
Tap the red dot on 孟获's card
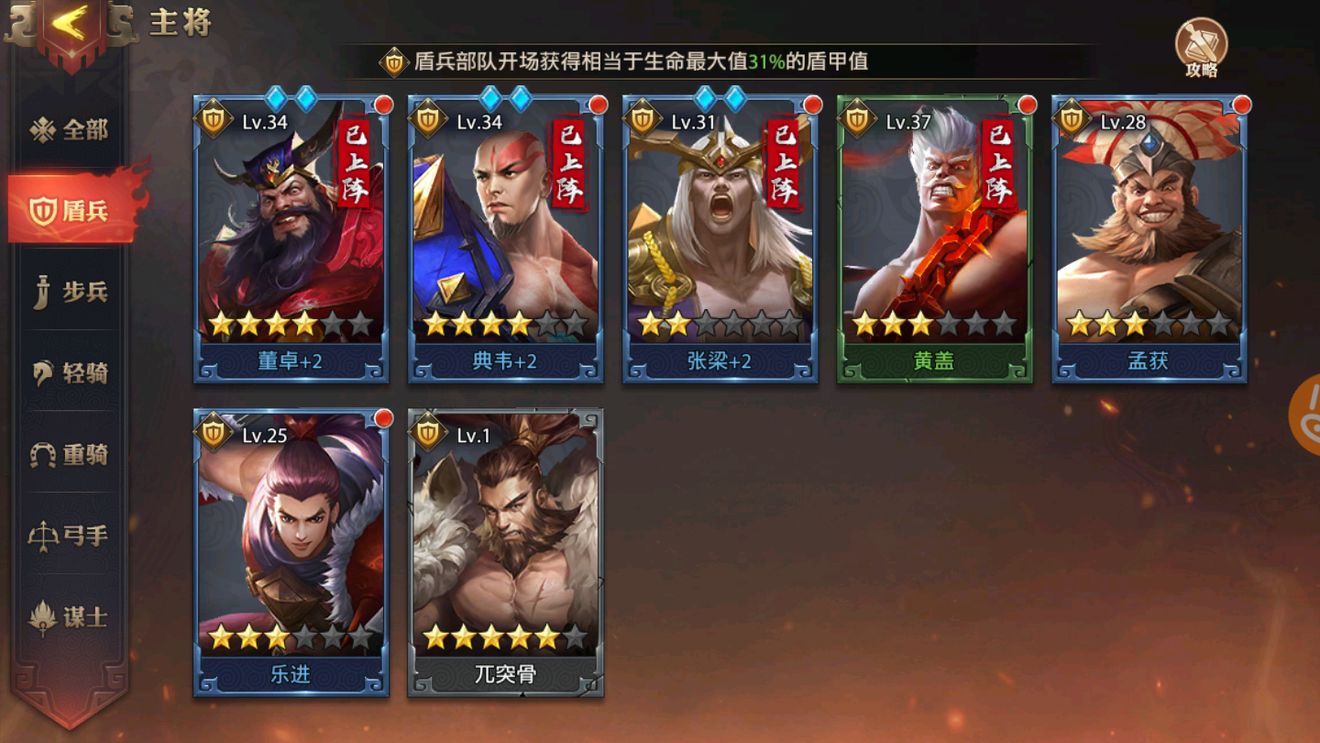pos(1238,104)
